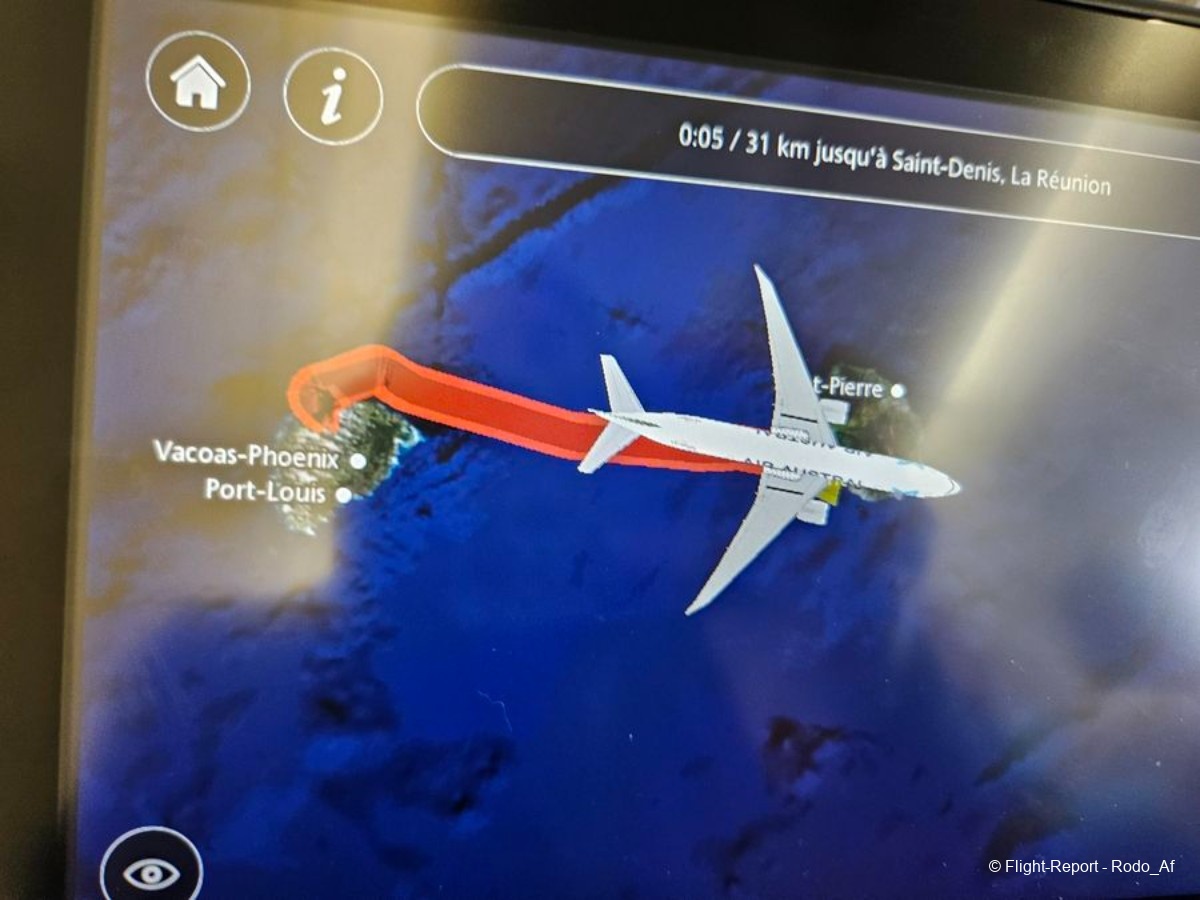Viewport: 1200px width, 900px height.
Task: Open the home screen icon
Action: pyautogui.click(x=198, y=82)
